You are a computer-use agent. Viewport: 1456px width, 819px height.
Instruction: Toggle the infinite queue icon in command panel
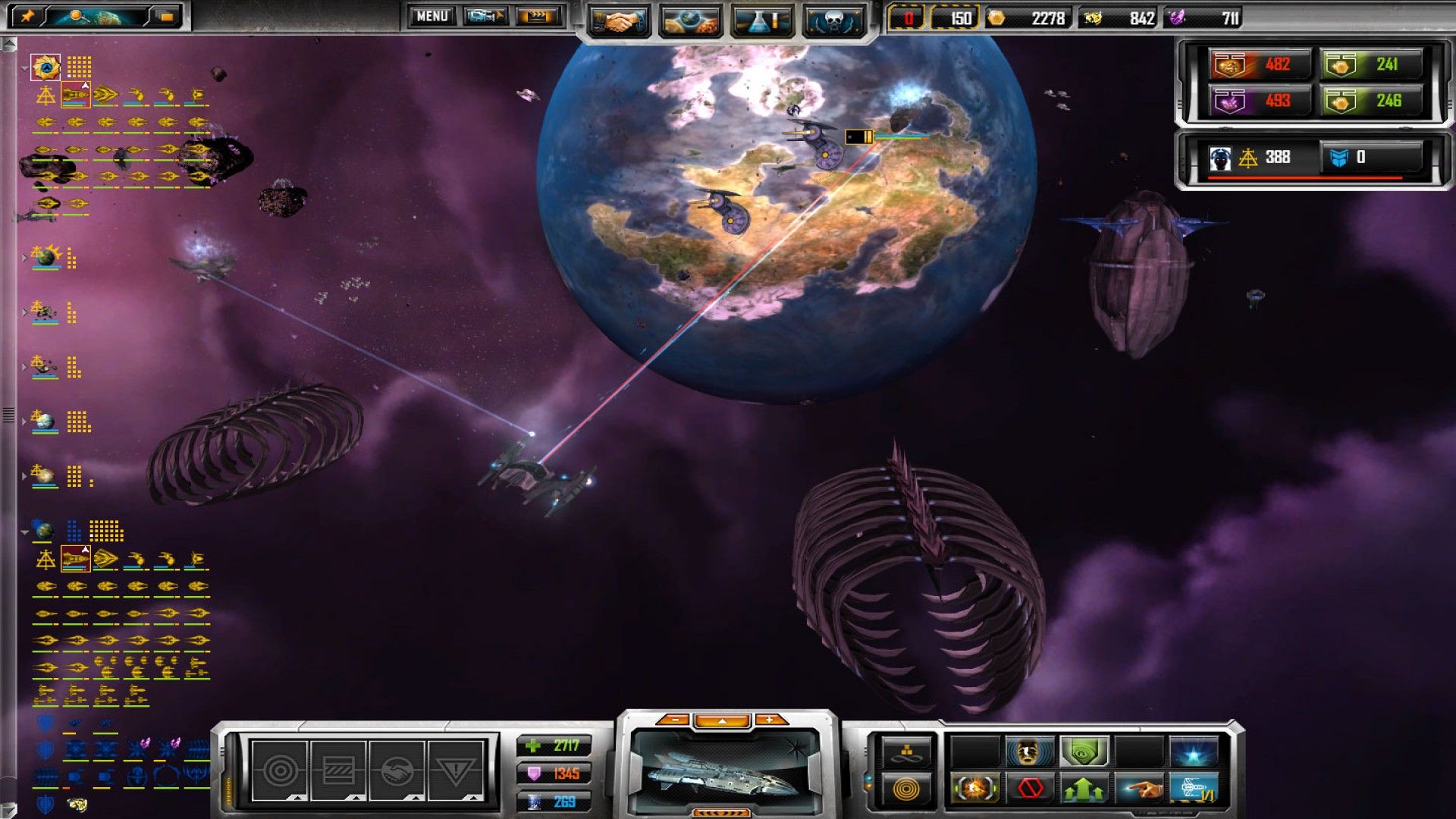[907, 752]
